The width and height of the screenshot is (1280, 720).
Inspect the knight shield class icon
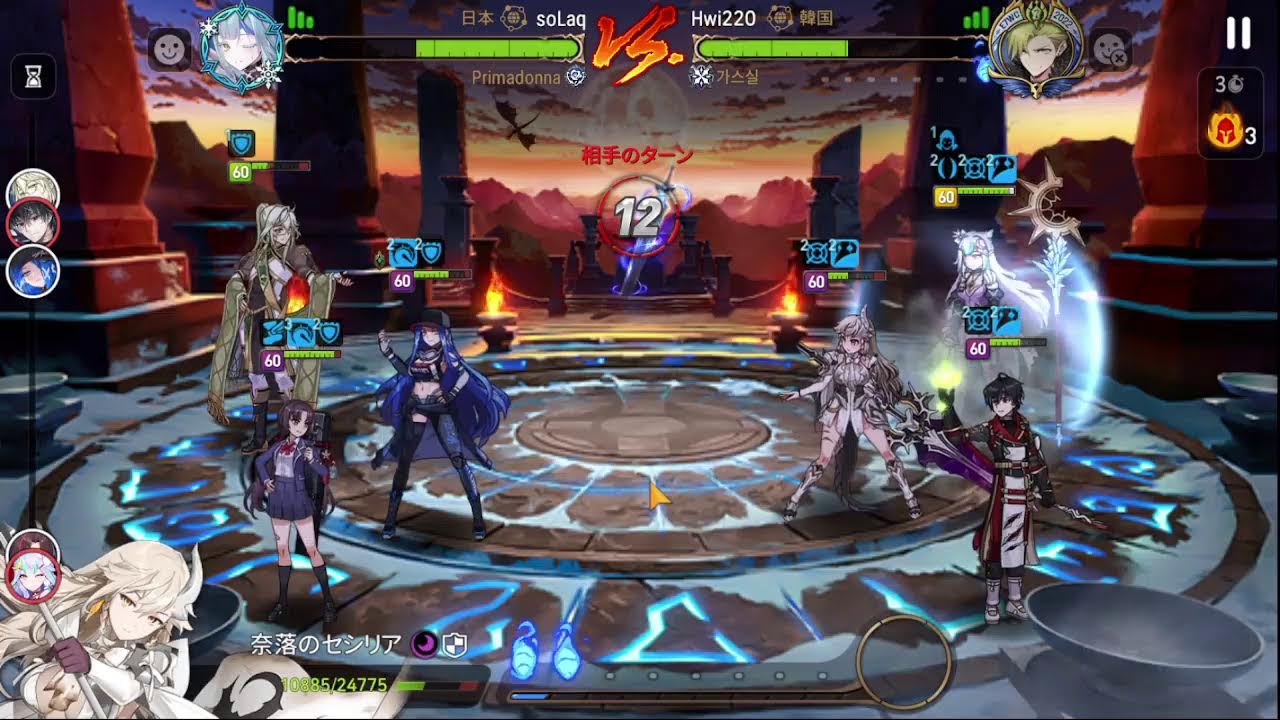[x=454, y=645]
